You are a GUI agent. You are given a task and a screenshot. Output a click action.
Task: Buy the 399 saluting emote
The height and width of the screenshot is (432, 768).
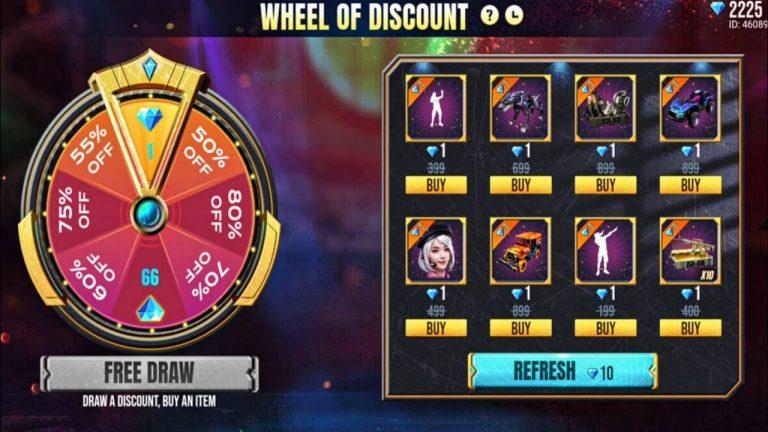(x=435, y=185)
